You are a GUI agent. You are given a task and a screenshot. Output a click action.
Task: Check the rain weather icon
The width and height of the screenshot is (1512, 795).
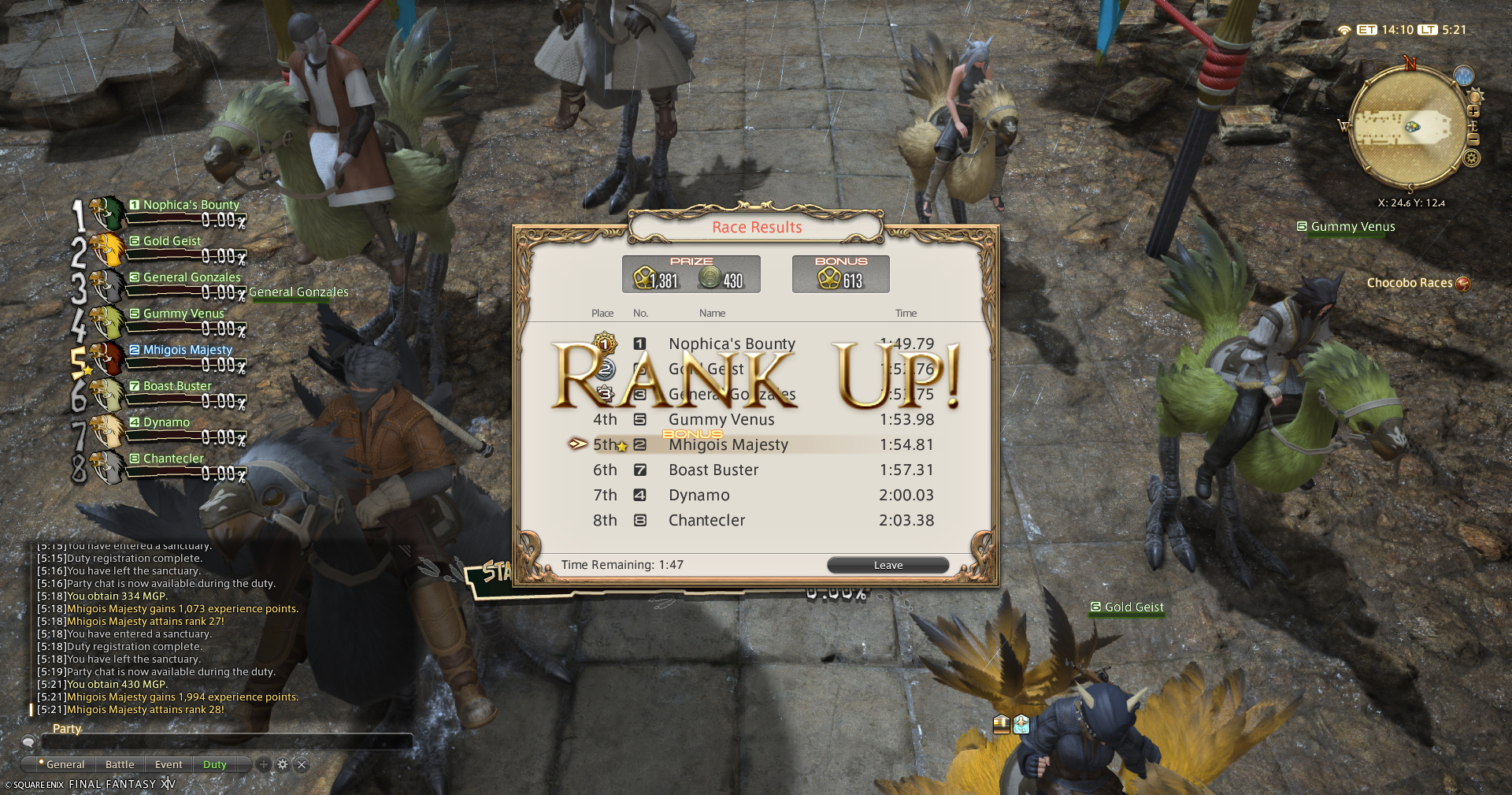[1463, 76]
